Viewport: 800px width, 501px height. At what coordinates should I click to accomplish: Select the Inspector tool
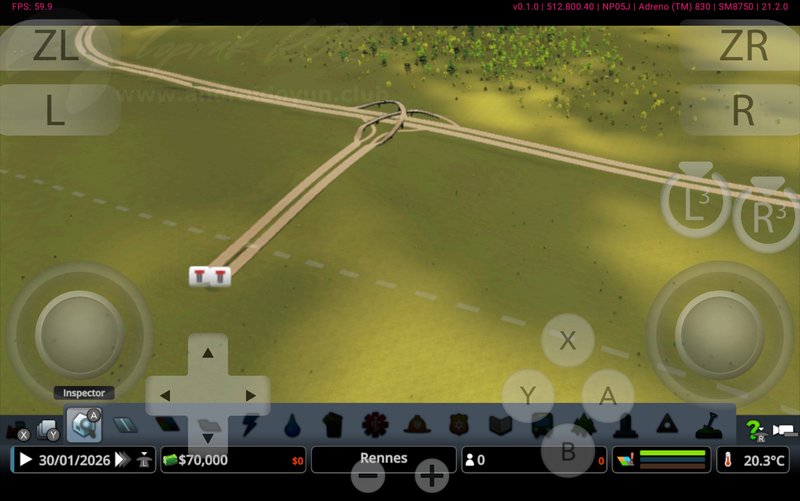(83, 428)
